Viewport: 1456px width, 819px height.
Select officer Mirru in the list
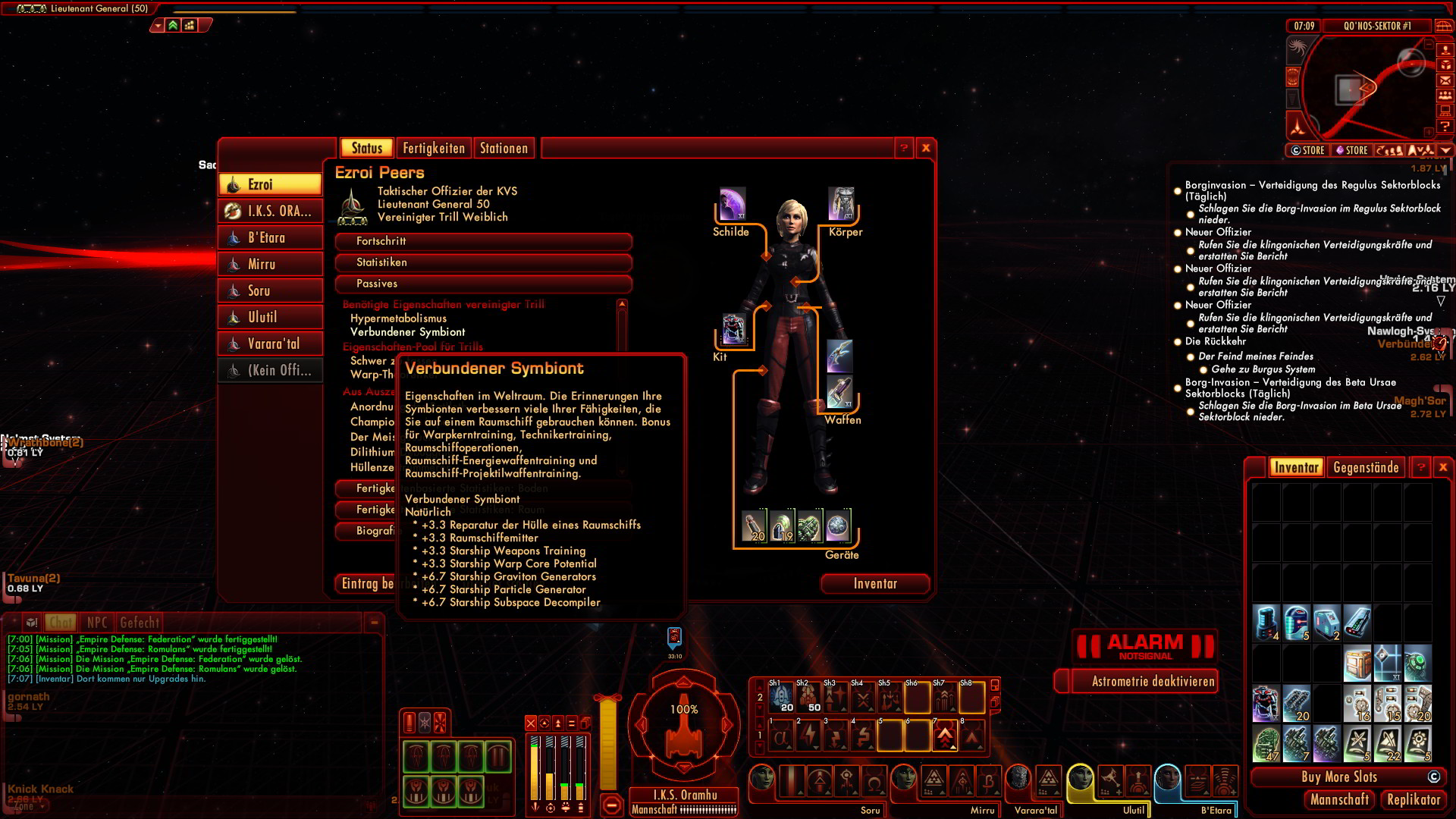pyautogui.click(x=270, y=265)
